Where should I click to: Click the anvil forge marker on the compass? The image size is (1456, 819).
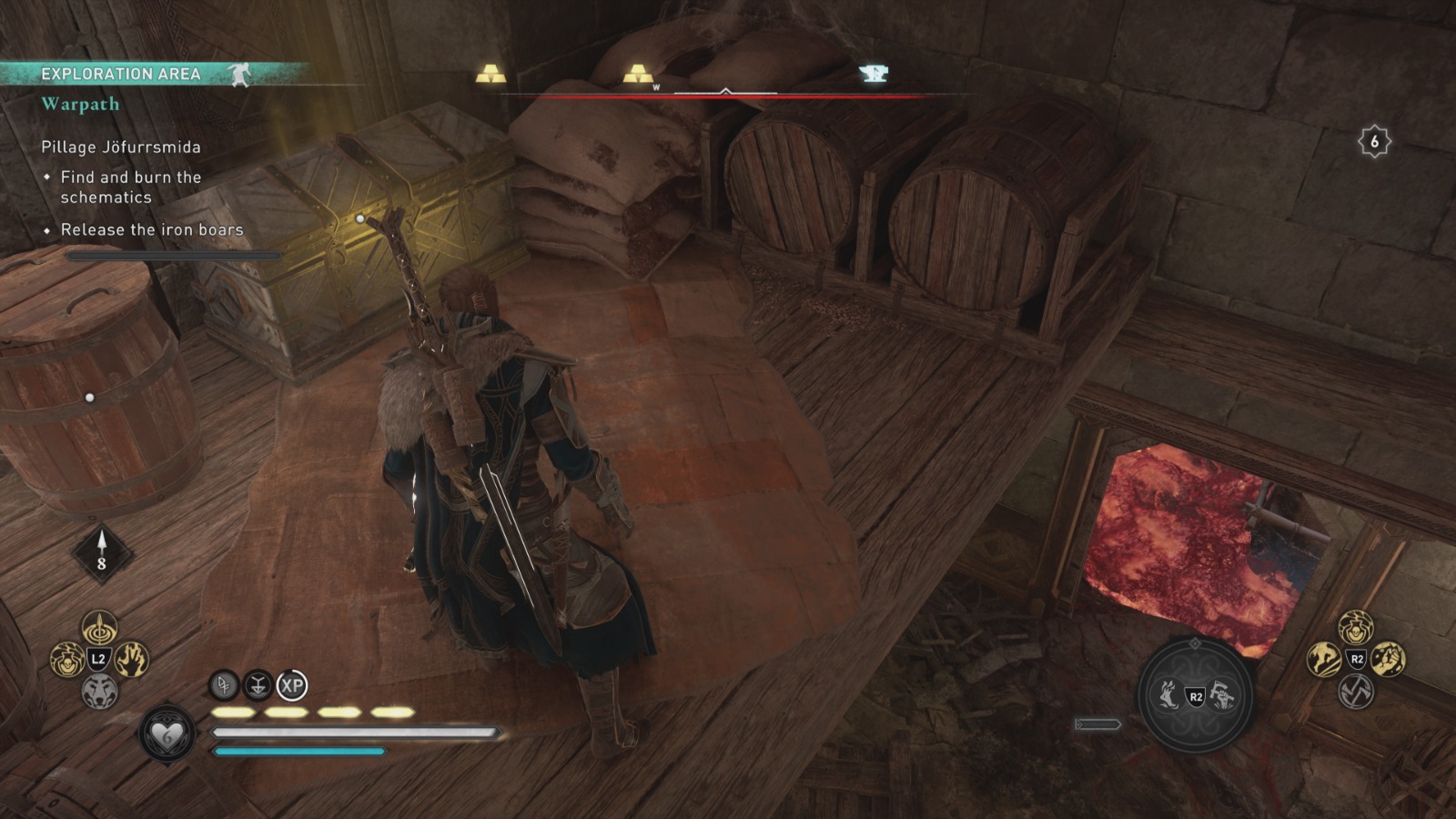coord(874,73)
